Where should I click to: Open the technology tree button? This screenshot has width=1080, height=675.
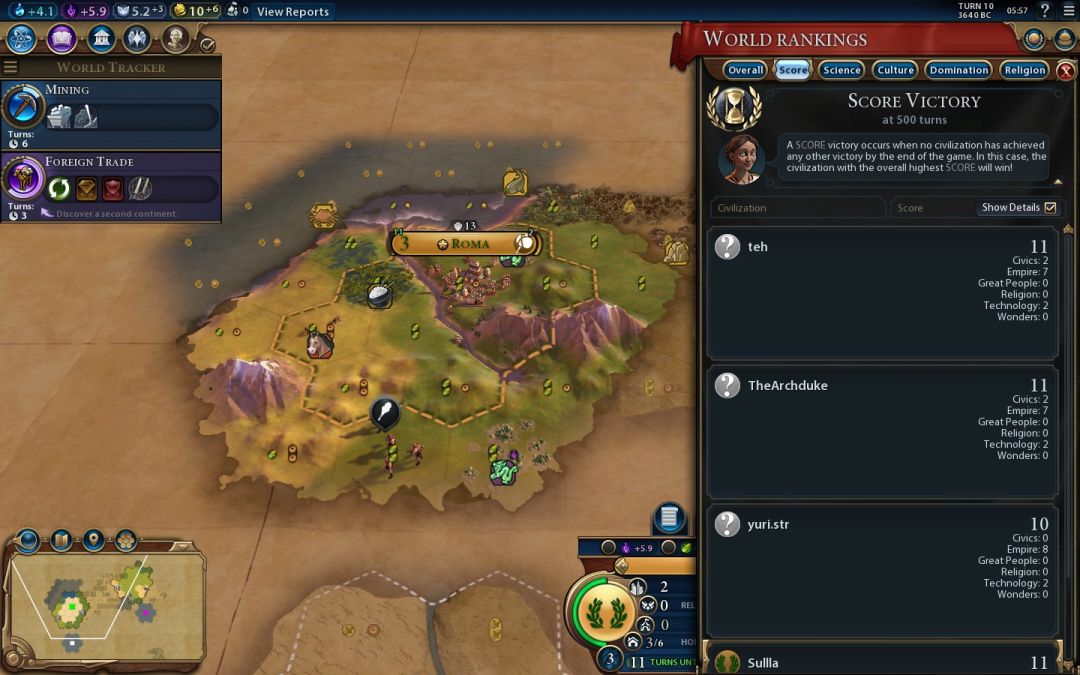pyautogui.click(x=22, y=39)
